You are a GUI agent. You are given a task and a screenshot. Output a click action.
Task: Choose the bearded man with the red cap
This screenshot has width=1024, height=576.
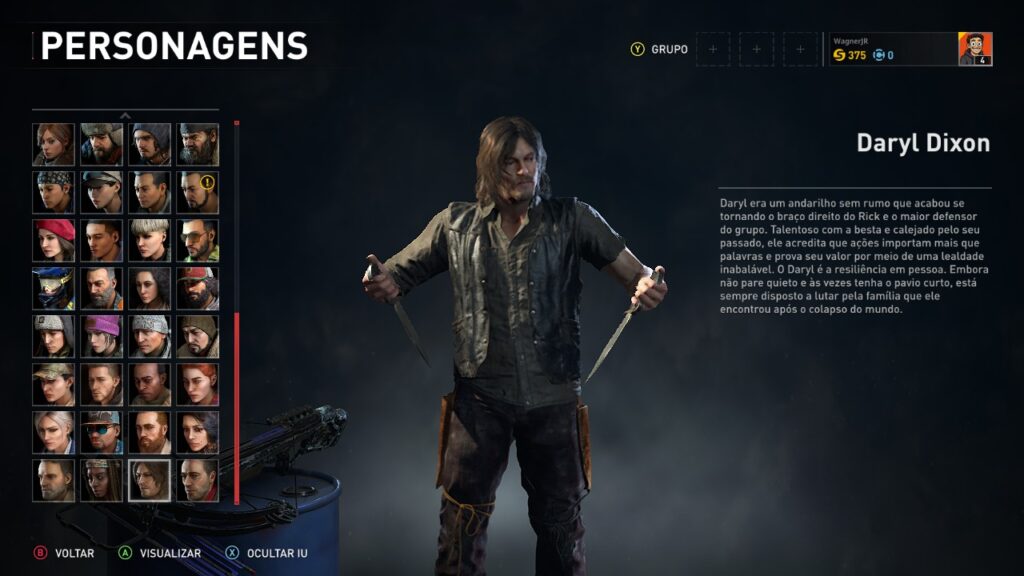198,288
